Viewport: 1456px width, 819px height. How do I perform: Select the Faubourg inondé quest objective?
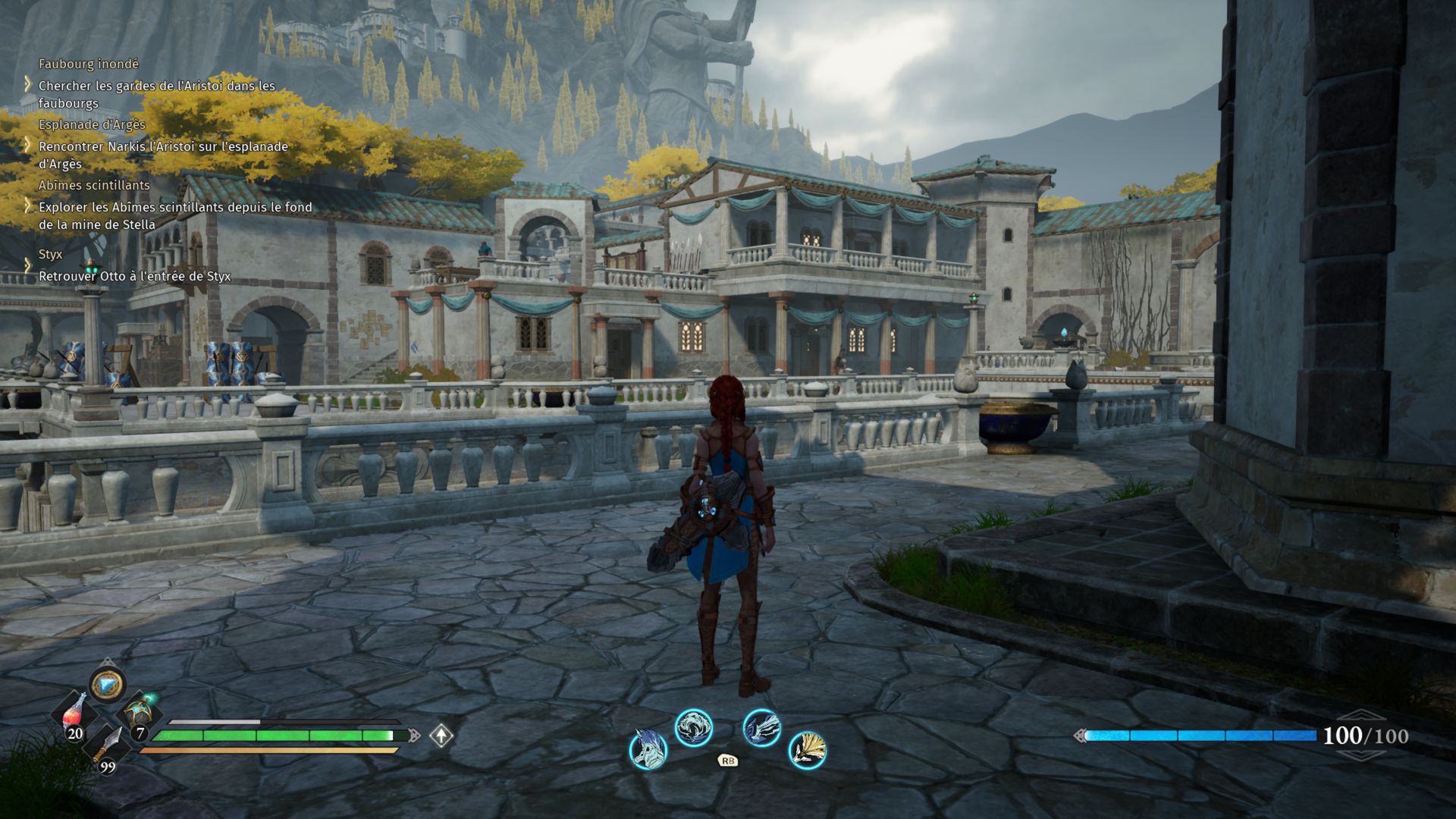[156, 94]
